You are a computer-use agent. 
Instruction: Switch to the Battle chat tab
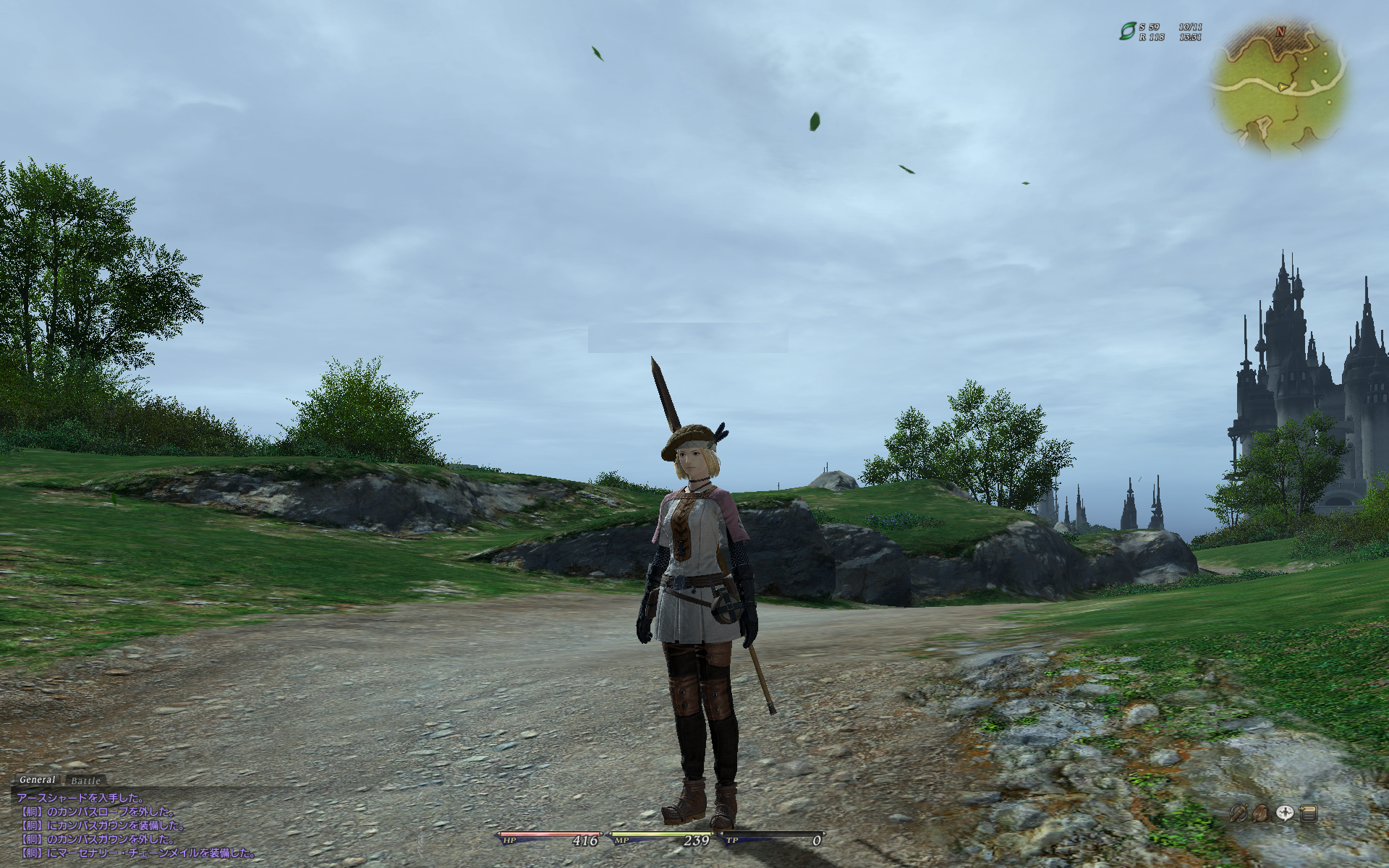85,780
